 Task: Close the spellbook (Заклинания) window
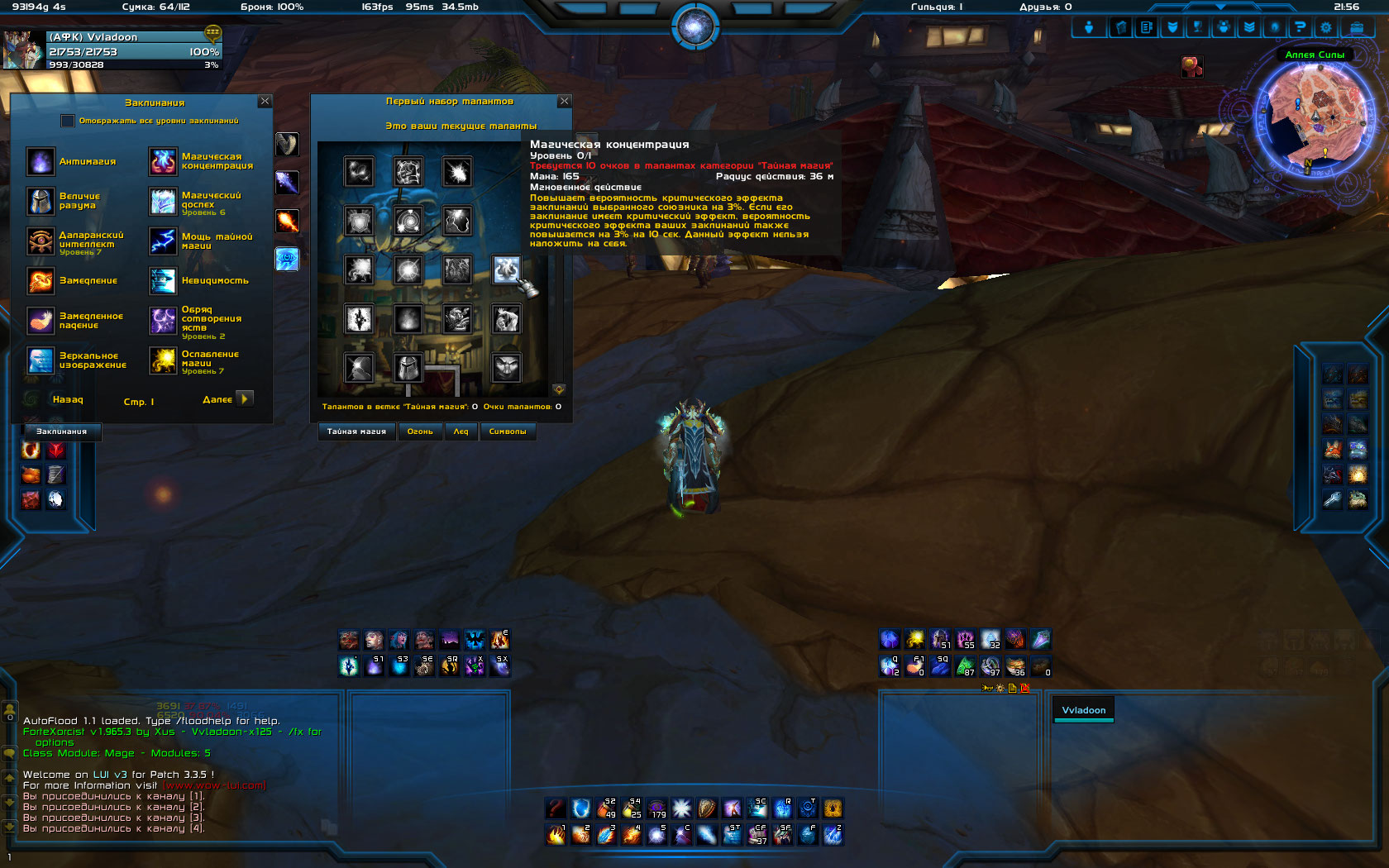pyautogui.click(x=265, y=101)
